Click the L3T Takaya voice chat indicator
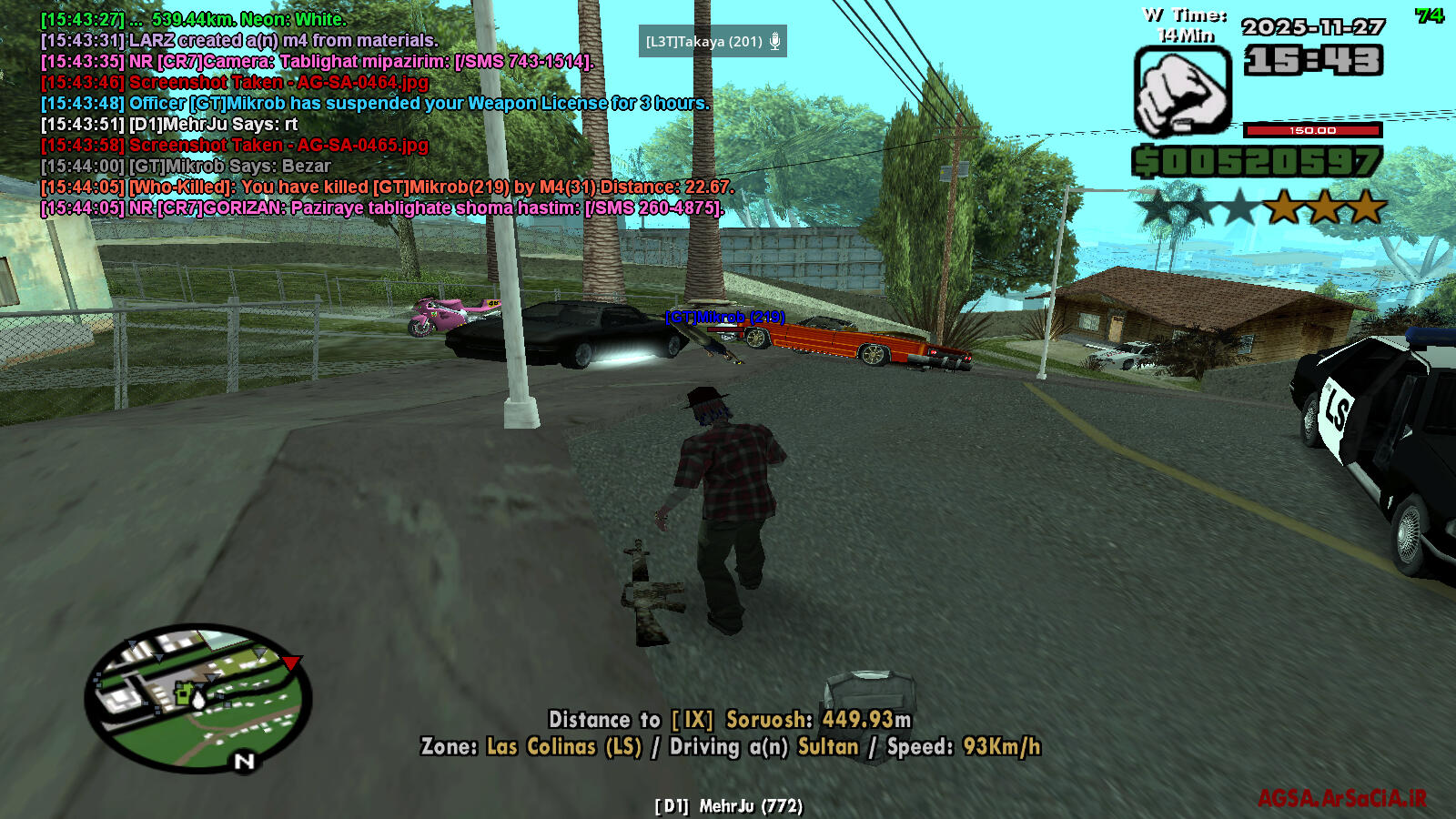 tap(712, 42)
